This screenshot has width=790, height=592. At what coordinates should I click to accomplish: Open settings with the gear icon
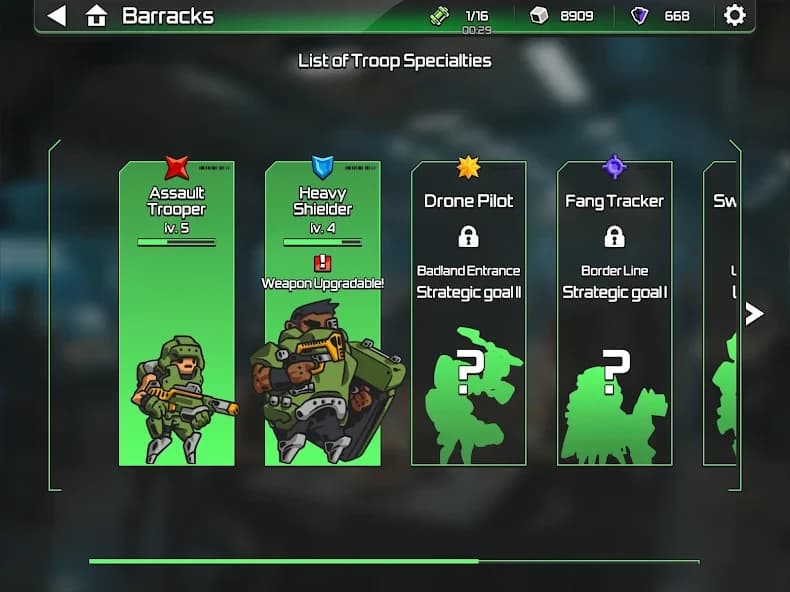tap(735, 15)
